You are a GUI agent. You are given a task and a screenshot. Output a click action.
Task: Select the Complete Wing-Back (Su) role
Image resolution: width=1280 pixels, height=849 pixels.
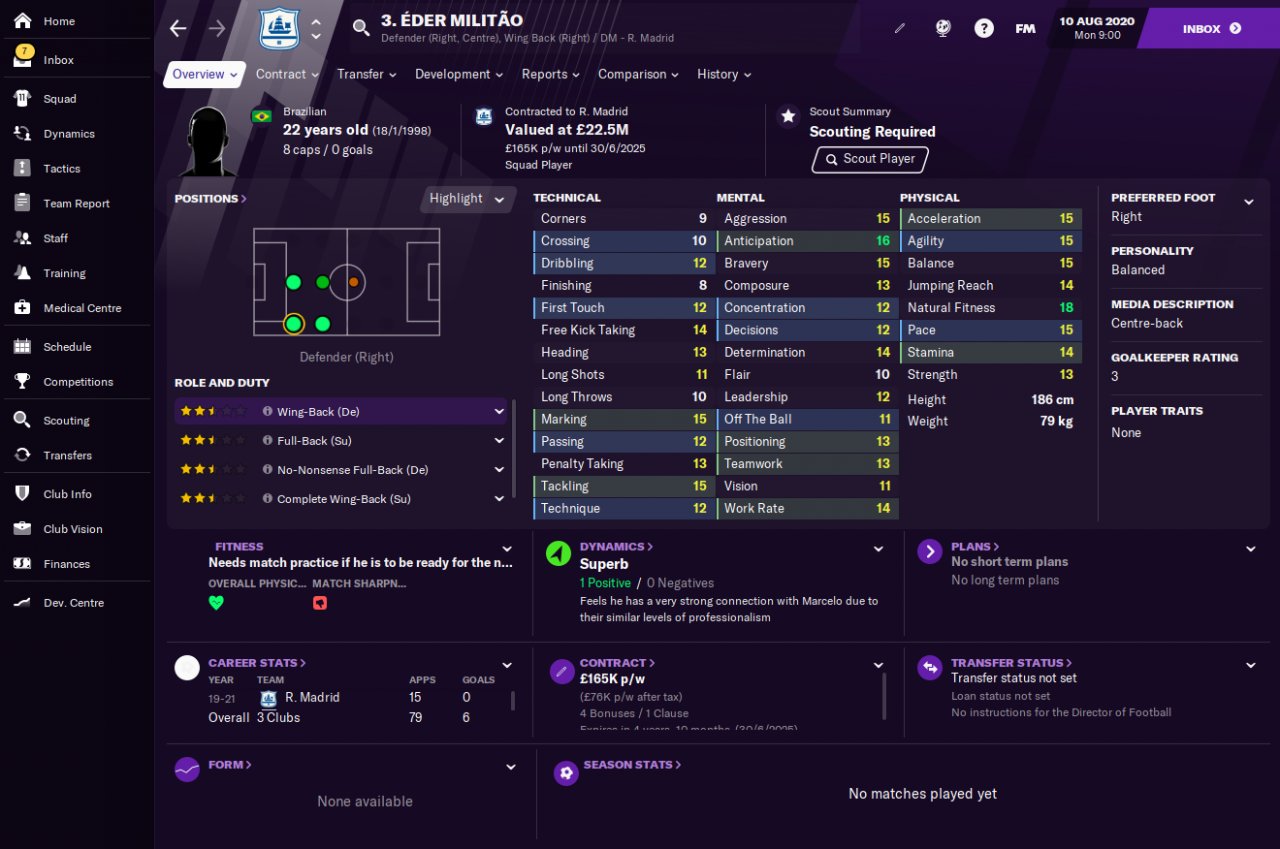[343, 499]
